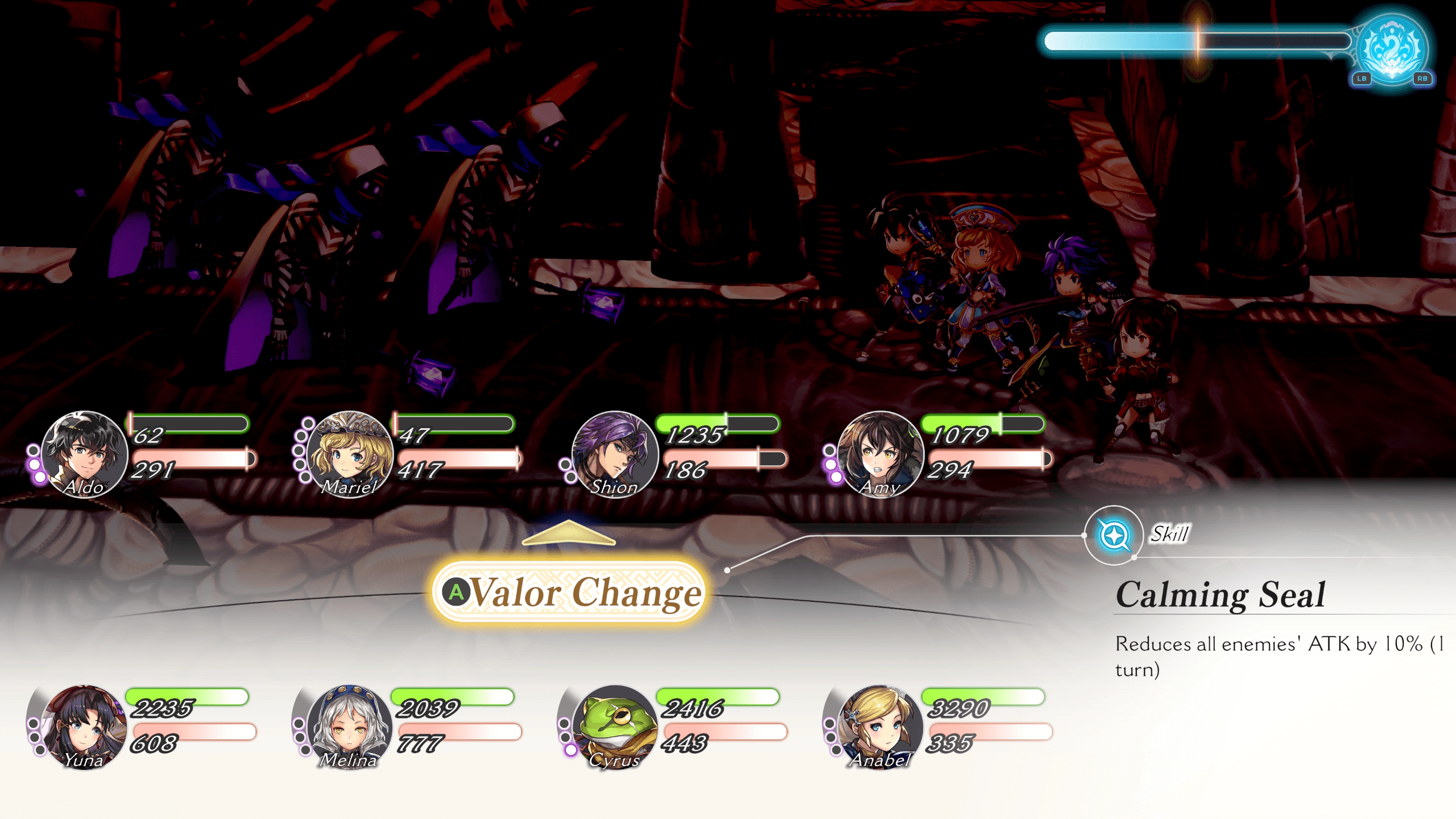Activate the Valor Change button
The height and width of the screenshot is (819, 1456).
(x=569, y=592)
